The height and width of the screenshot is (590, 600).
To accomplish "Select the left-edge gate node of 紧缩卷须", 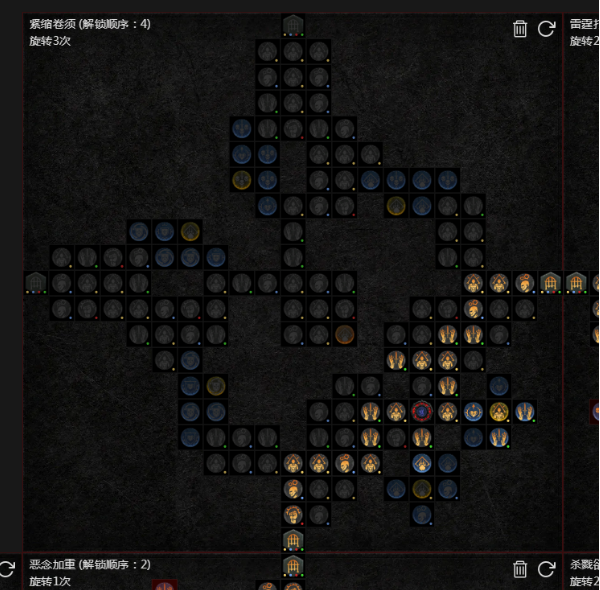I will [36, 283].
